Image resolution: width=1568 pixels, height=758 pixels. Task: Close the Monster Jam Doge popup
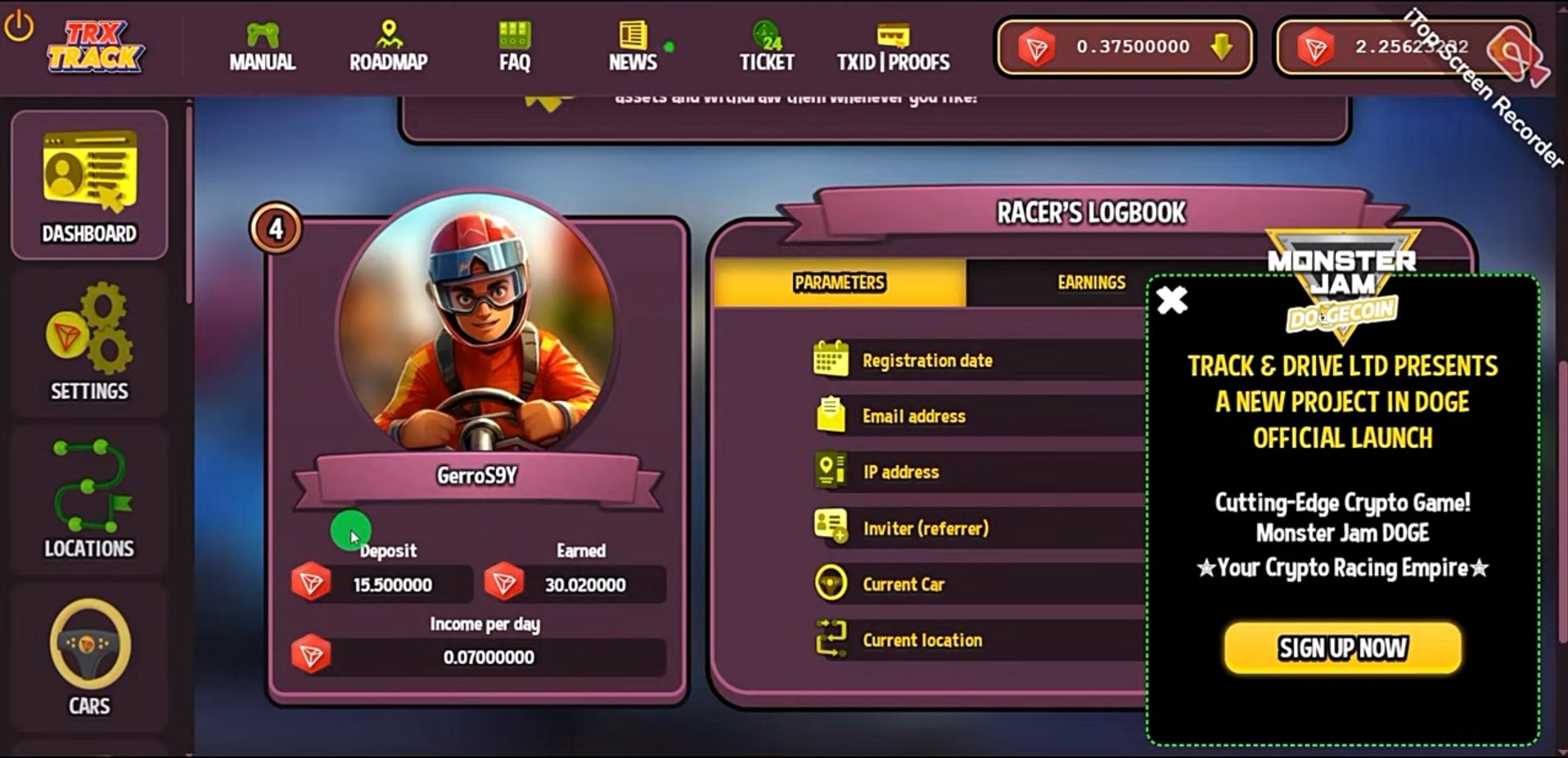point(1172,300)
